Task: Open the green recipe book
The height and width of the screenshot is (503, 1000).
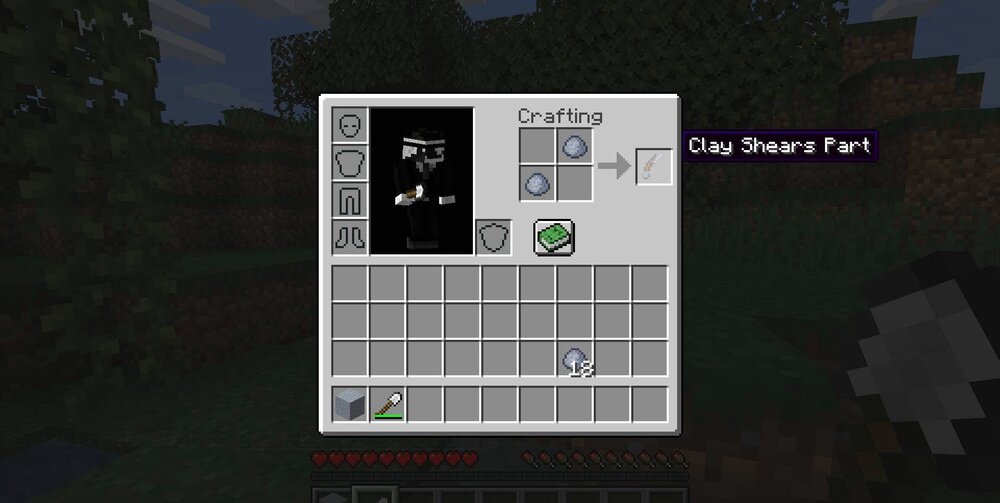Action: [x=551, y=237]
